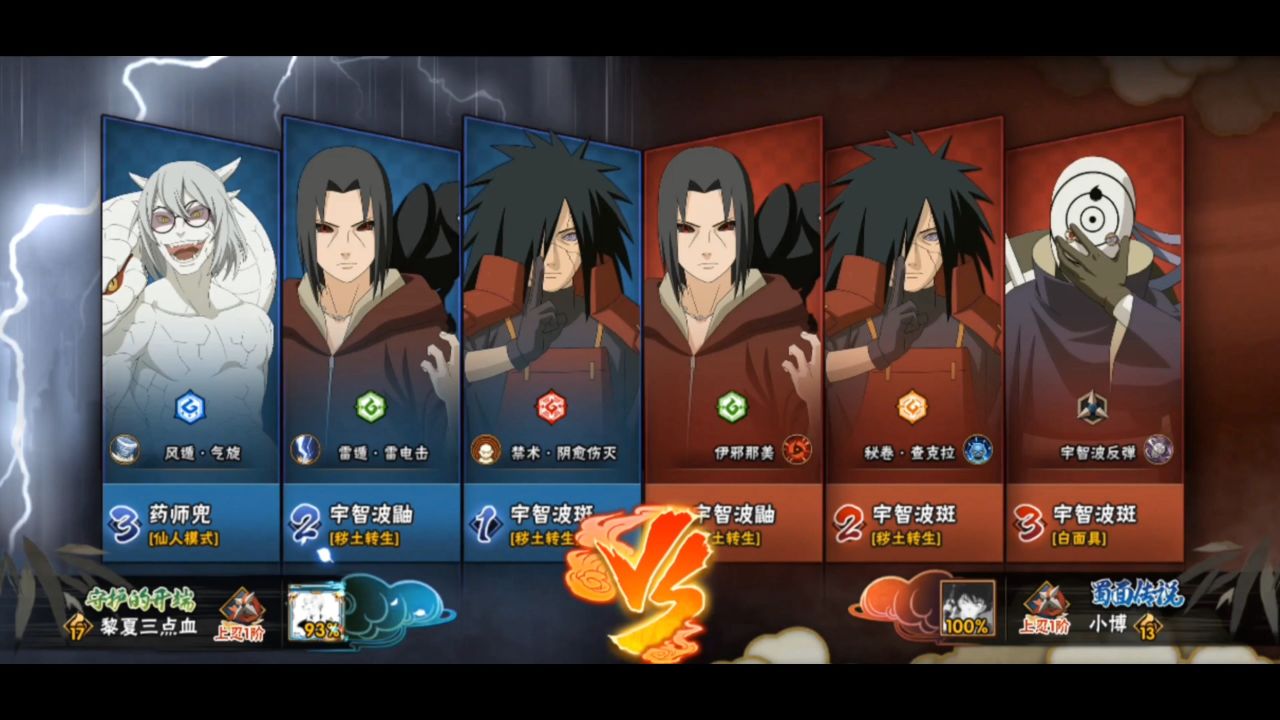Click the 禁术·阴愈伤灭 skill icon

487,450
